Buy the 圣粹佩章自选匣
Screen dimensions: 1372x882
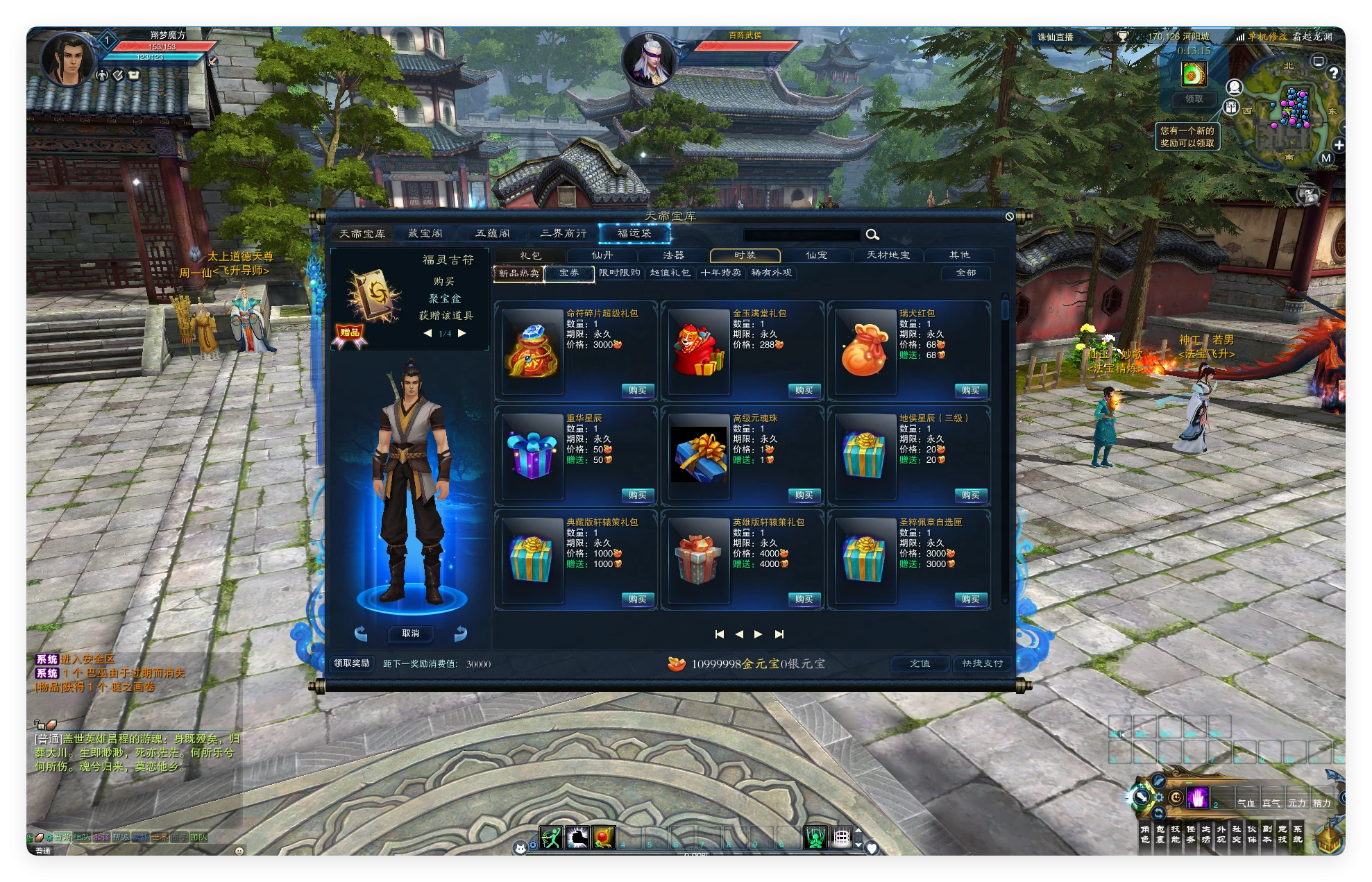coord(970,600)
